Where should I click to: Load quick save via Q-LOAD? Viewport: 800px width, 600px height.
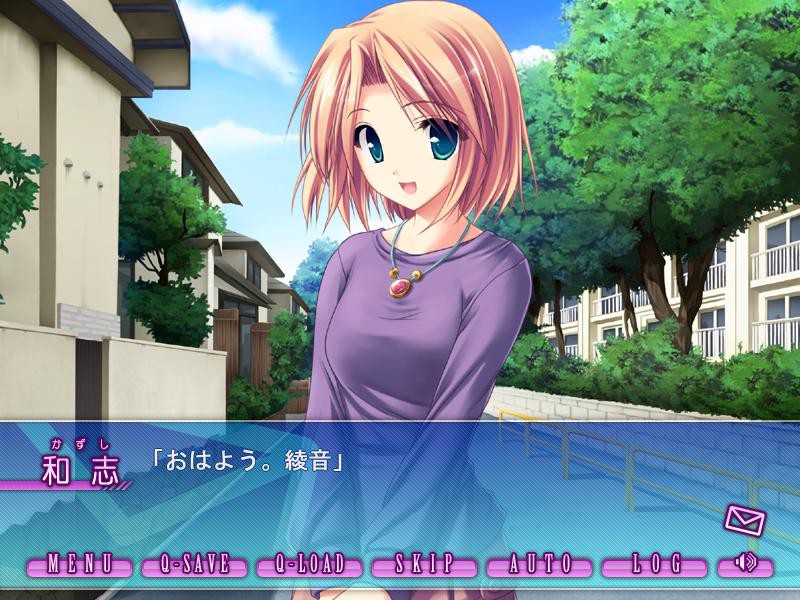pos(309,564)
